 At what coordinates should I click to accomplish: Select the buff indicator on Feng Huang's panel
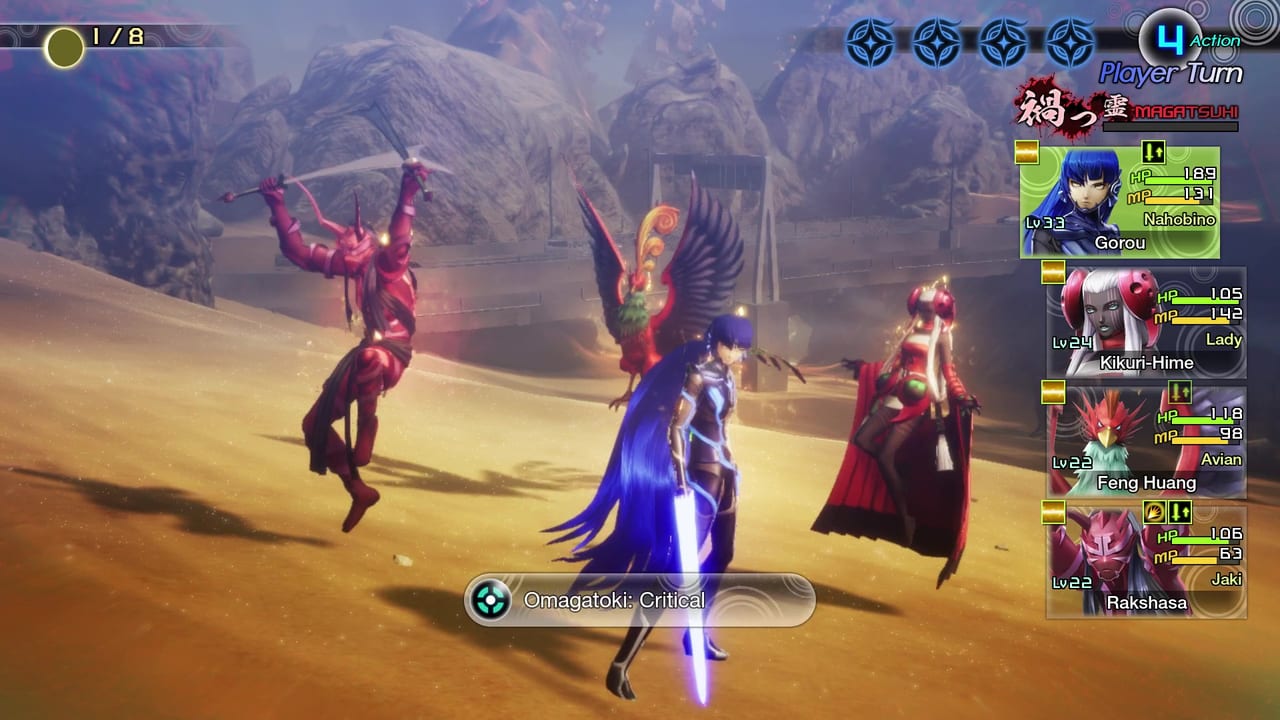[1179, 393]
